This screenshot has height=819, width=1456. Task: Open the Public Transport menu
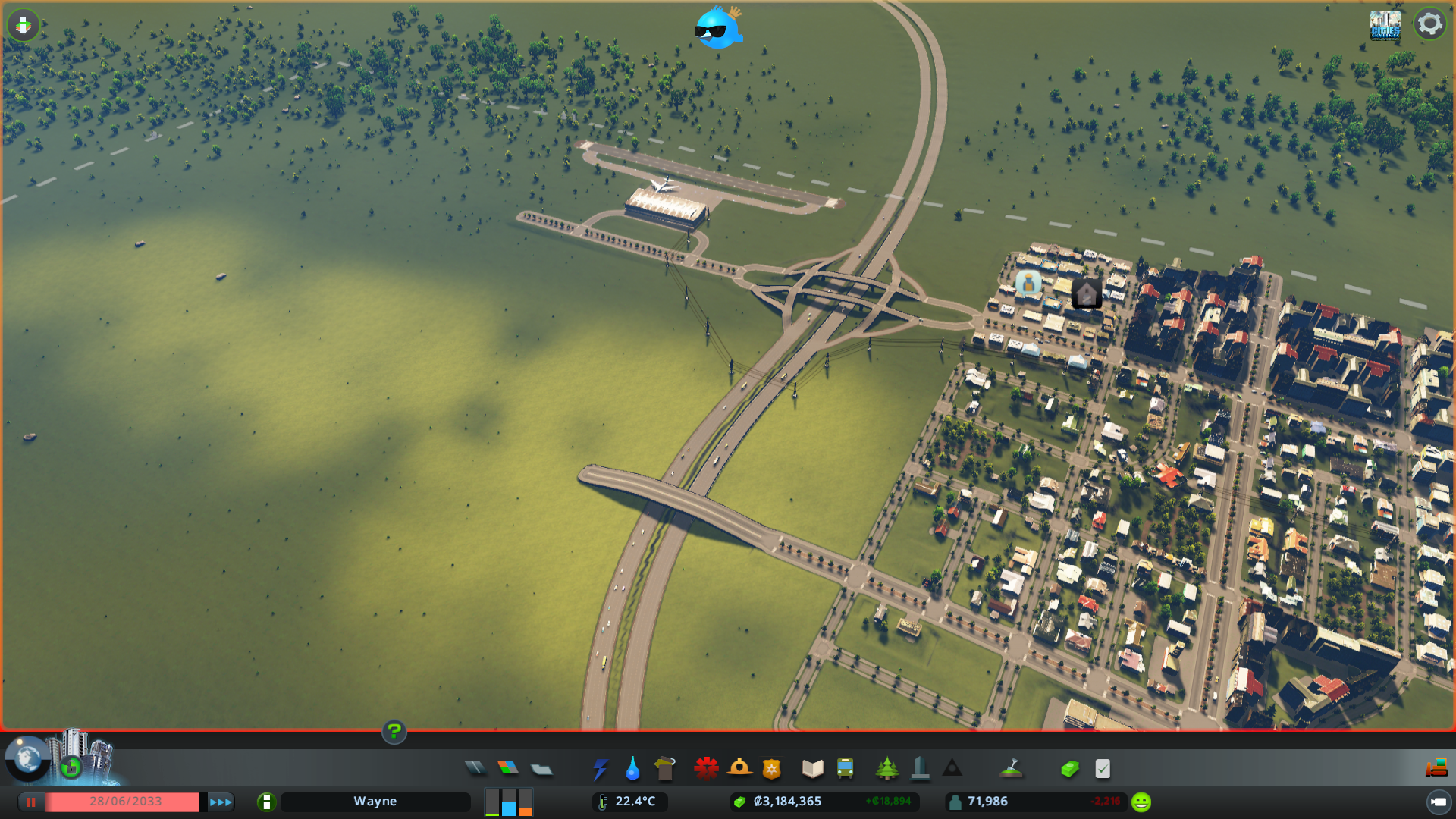pos(847,768)
